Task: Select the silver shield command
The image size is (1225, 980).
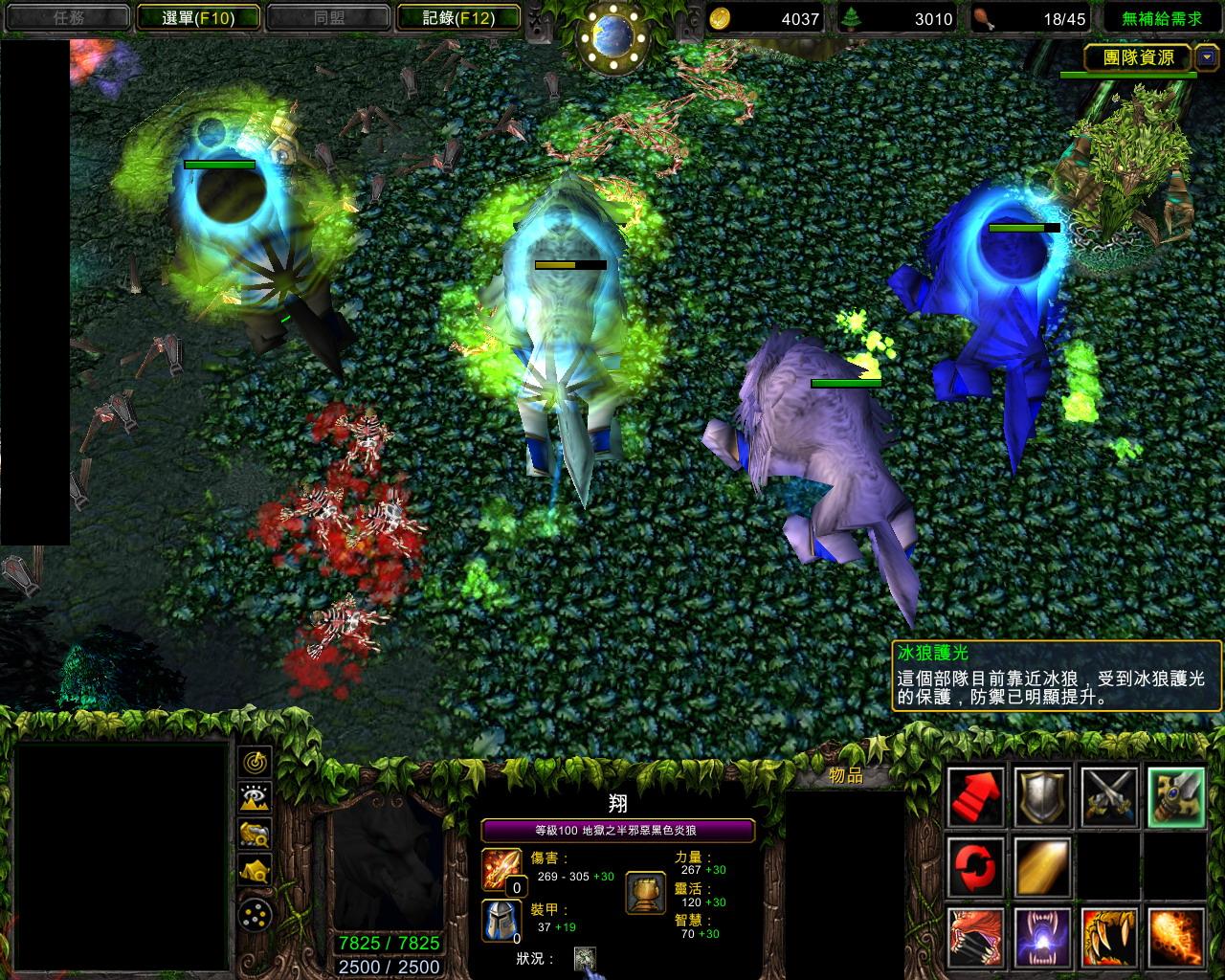Action: (1042, 796)
